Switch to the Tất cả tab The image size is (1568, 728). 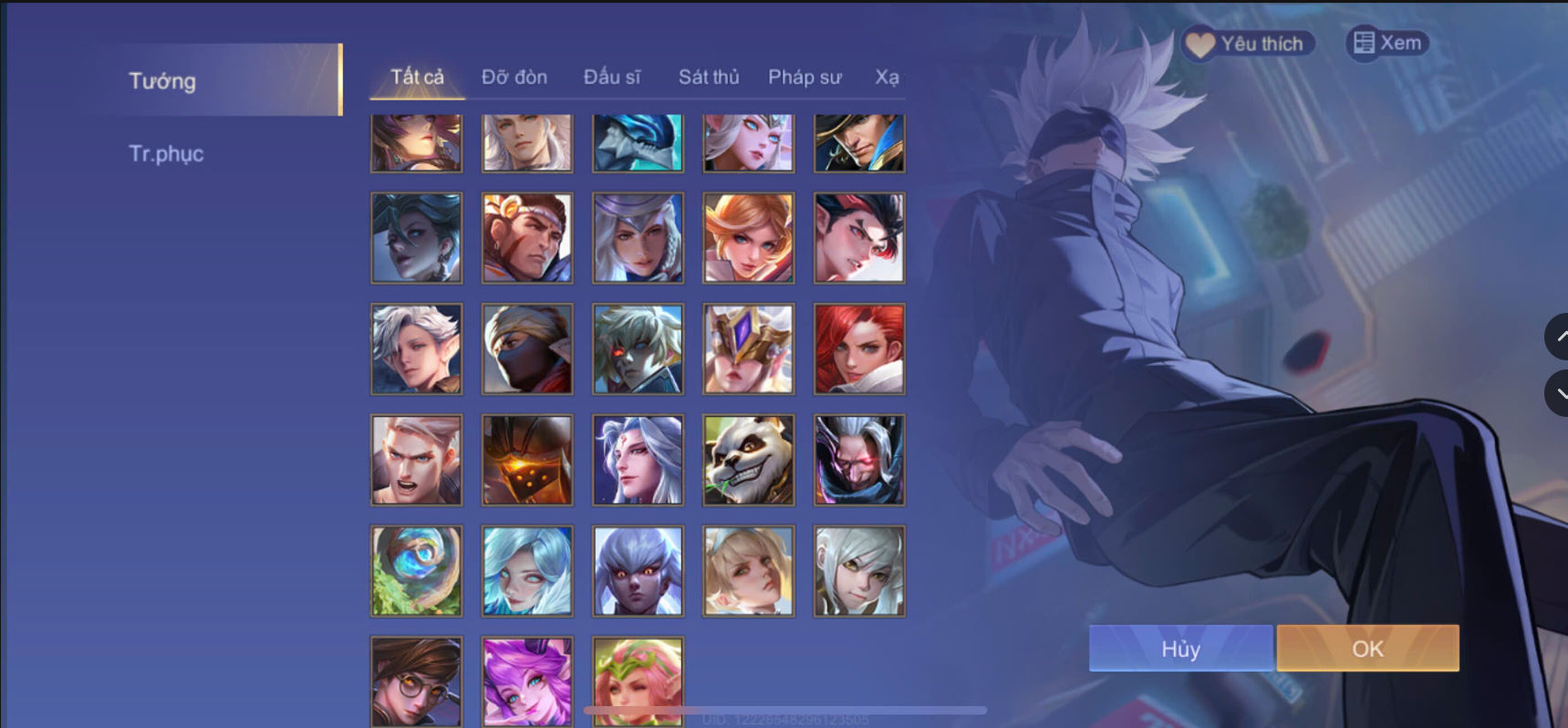[x=420, y=77]
